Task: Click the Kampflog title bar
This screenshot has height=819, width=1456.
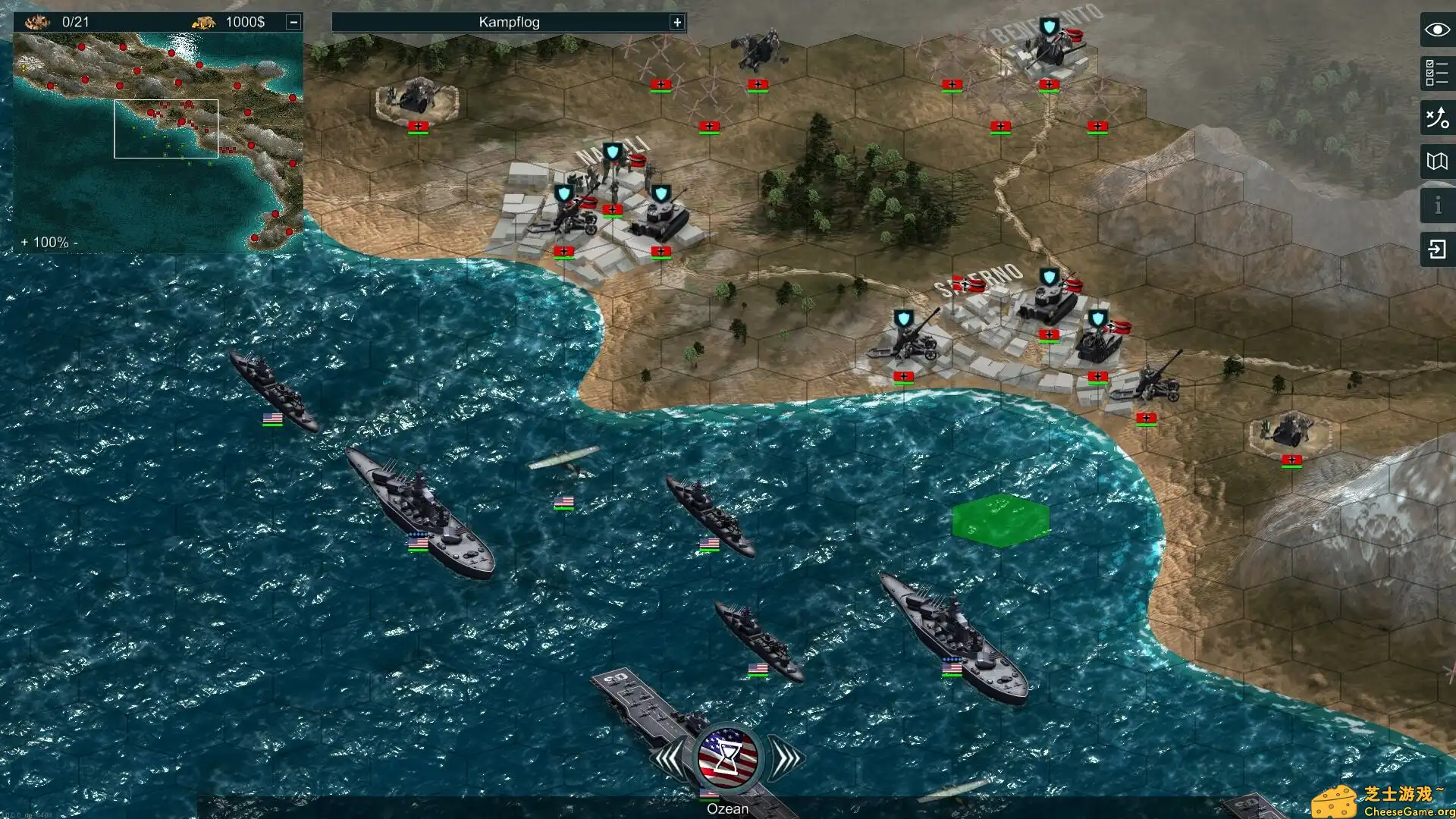Action: pos(507,22)
